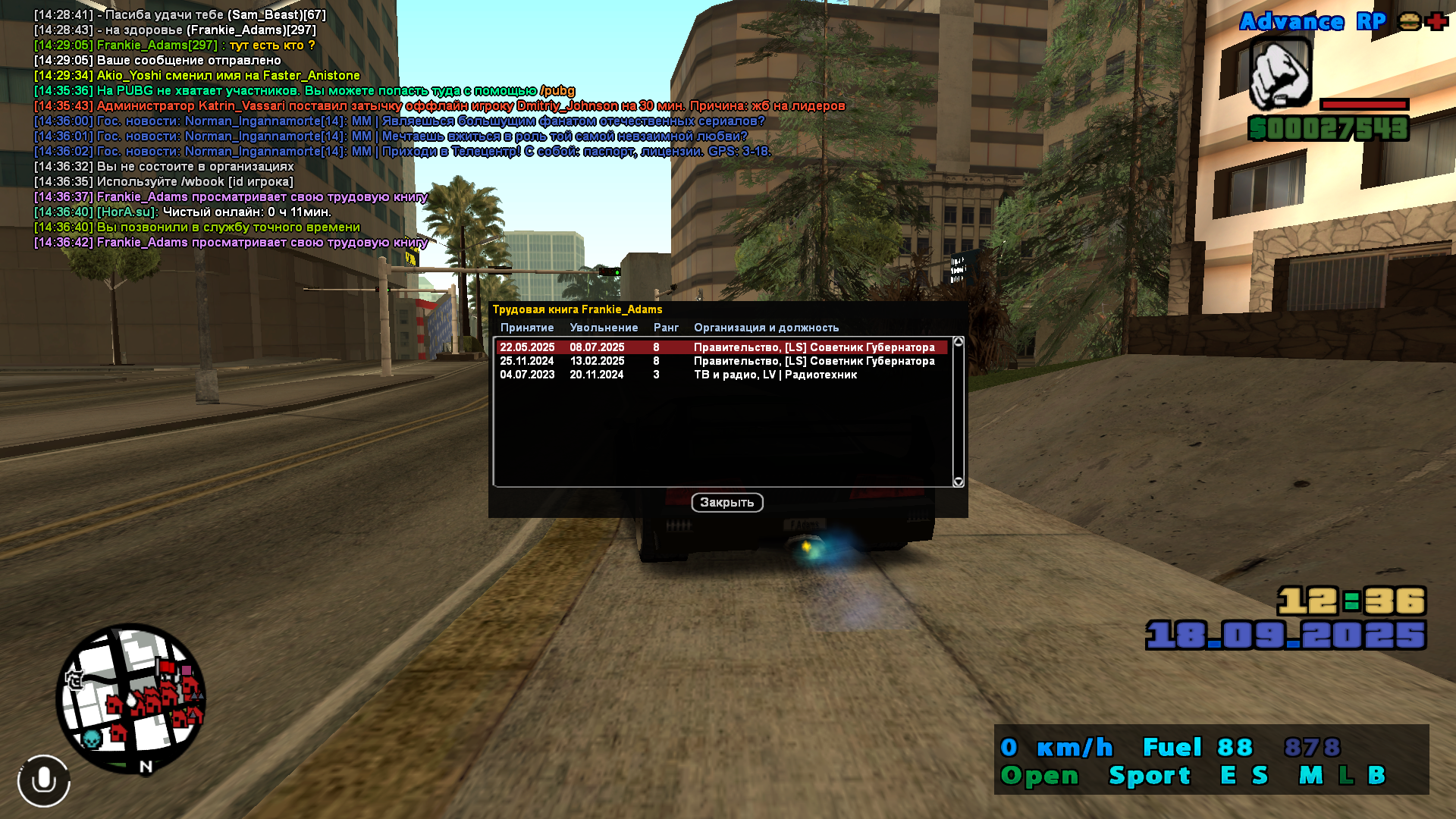Click the list's scroll-down arrow

click(959, 482)
